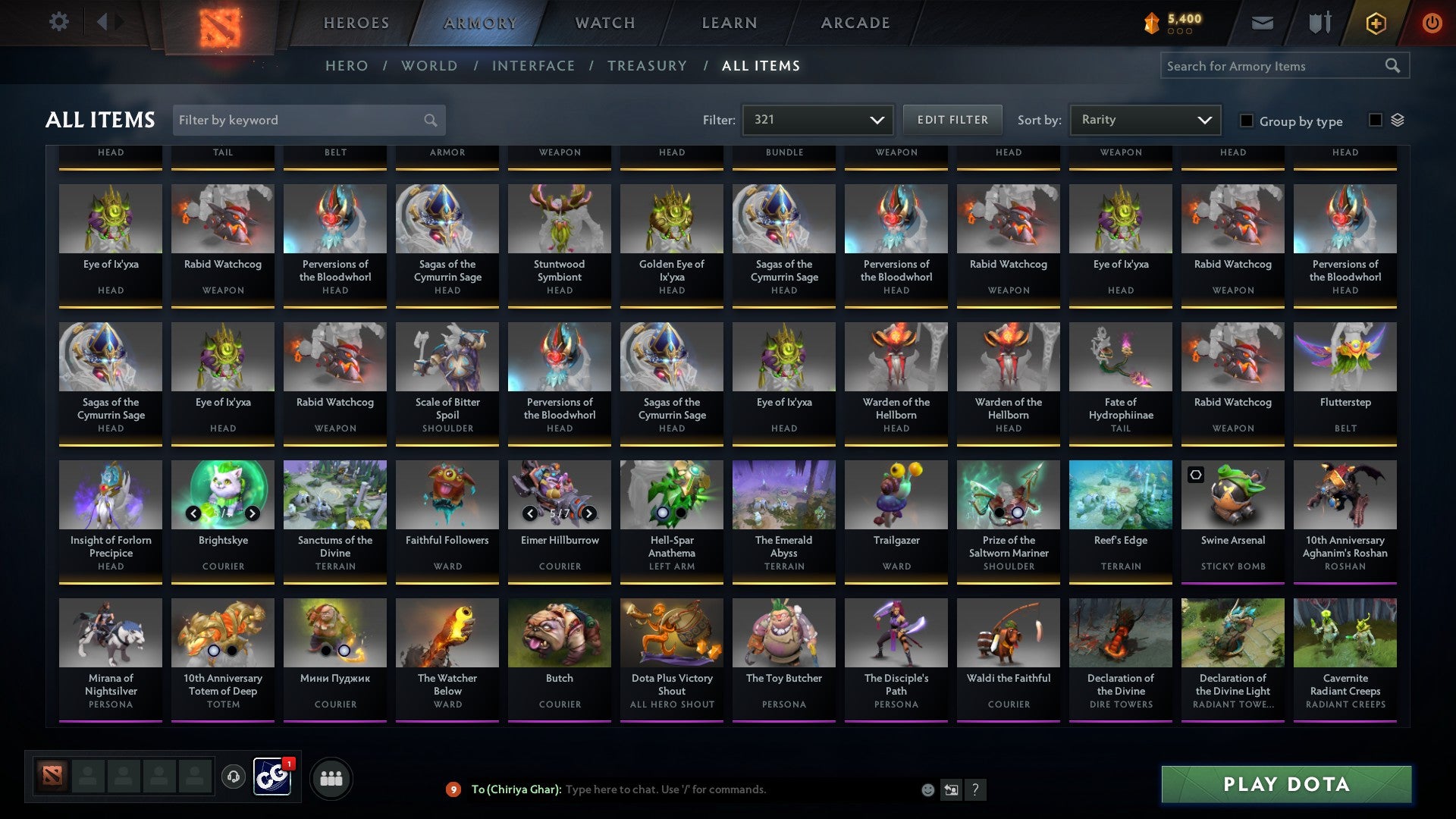This screenshot has width=1456, height=819.
Task: Open the Dota 2 settings gear
Action: (x=59, y=22)
